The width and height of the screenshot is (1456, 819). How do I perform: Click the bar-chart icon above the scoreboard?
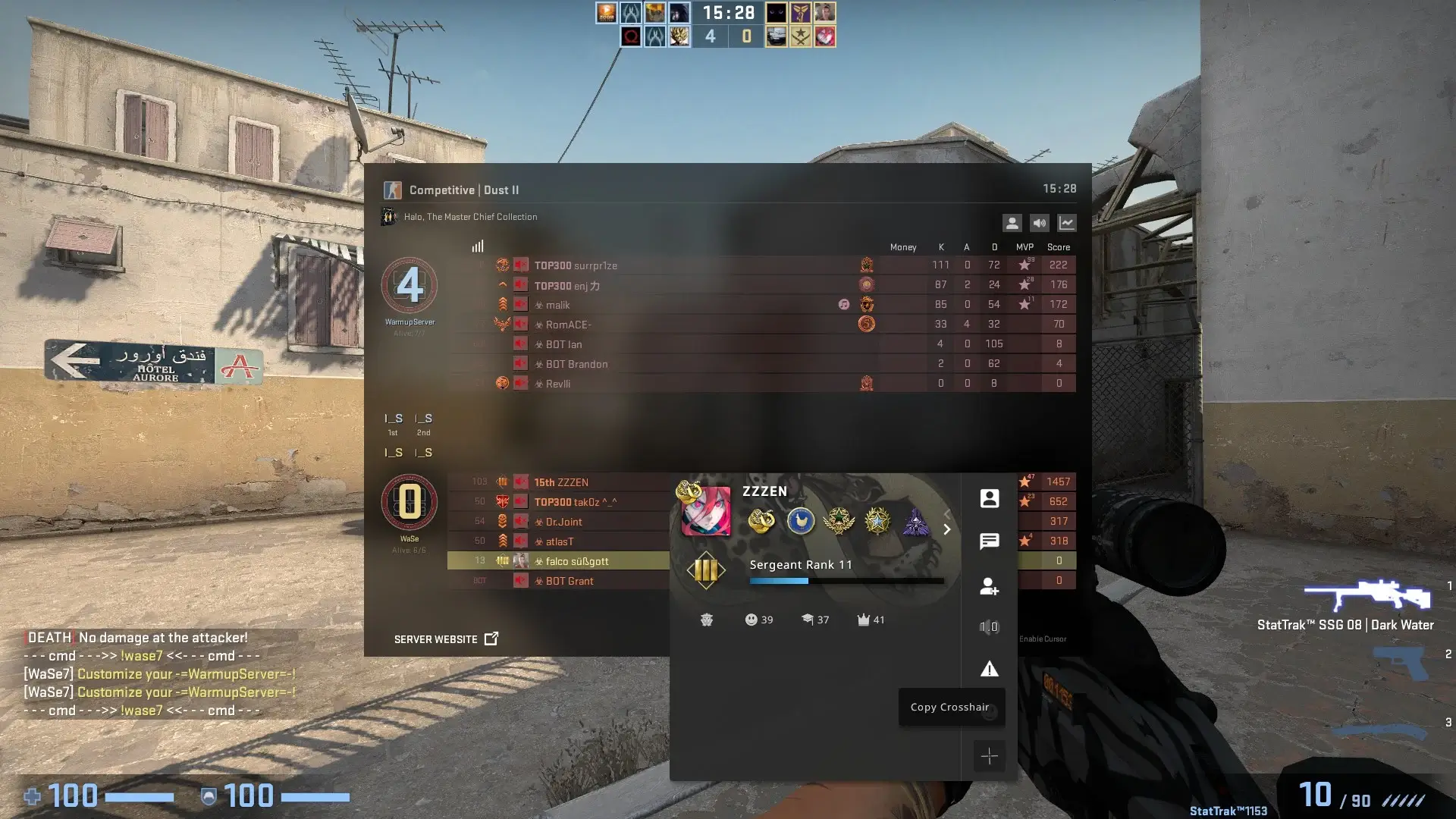pos(477,246)
